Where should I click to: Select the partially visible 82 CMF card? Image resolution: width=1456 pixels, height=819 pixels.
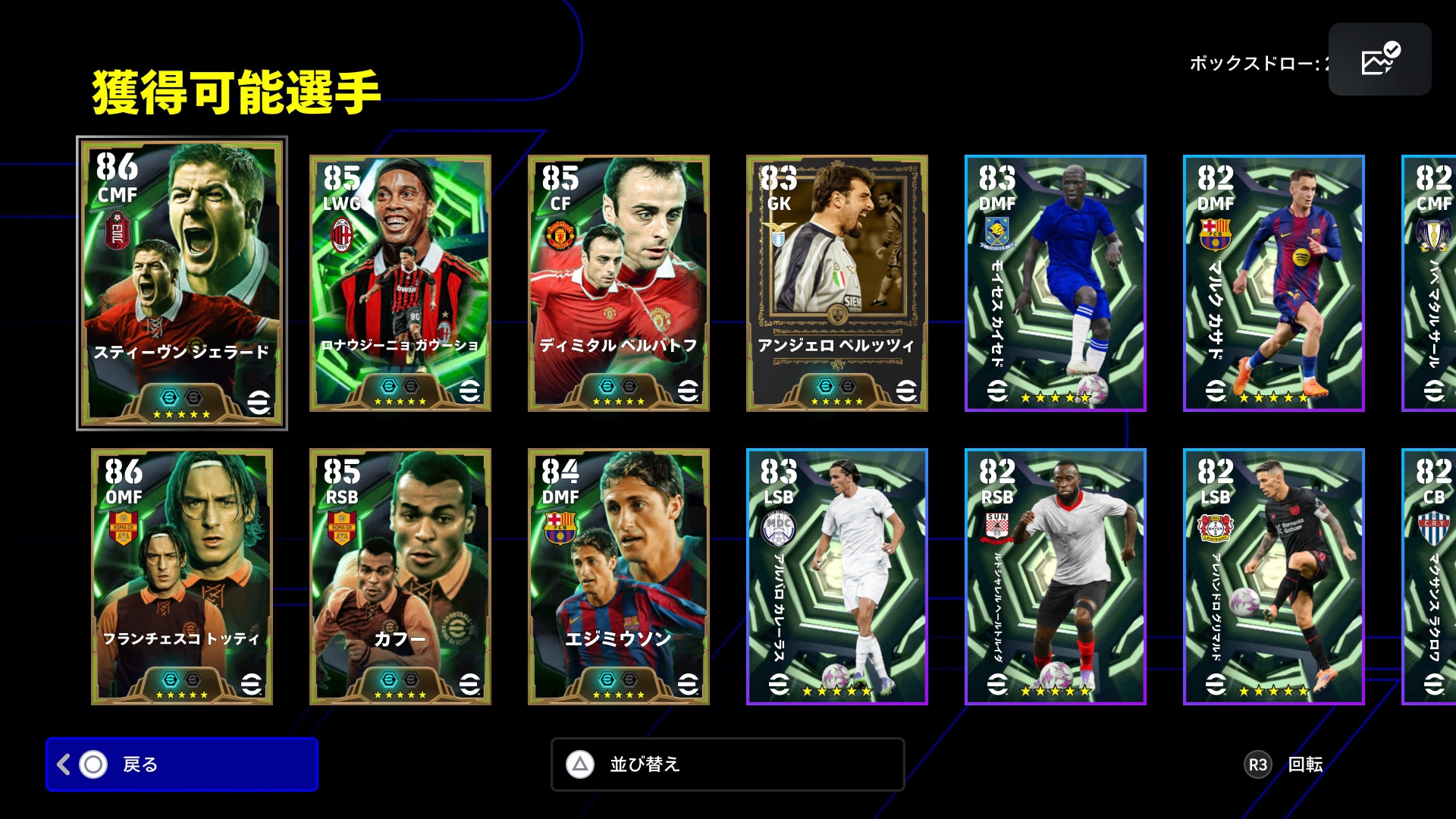1430,283
